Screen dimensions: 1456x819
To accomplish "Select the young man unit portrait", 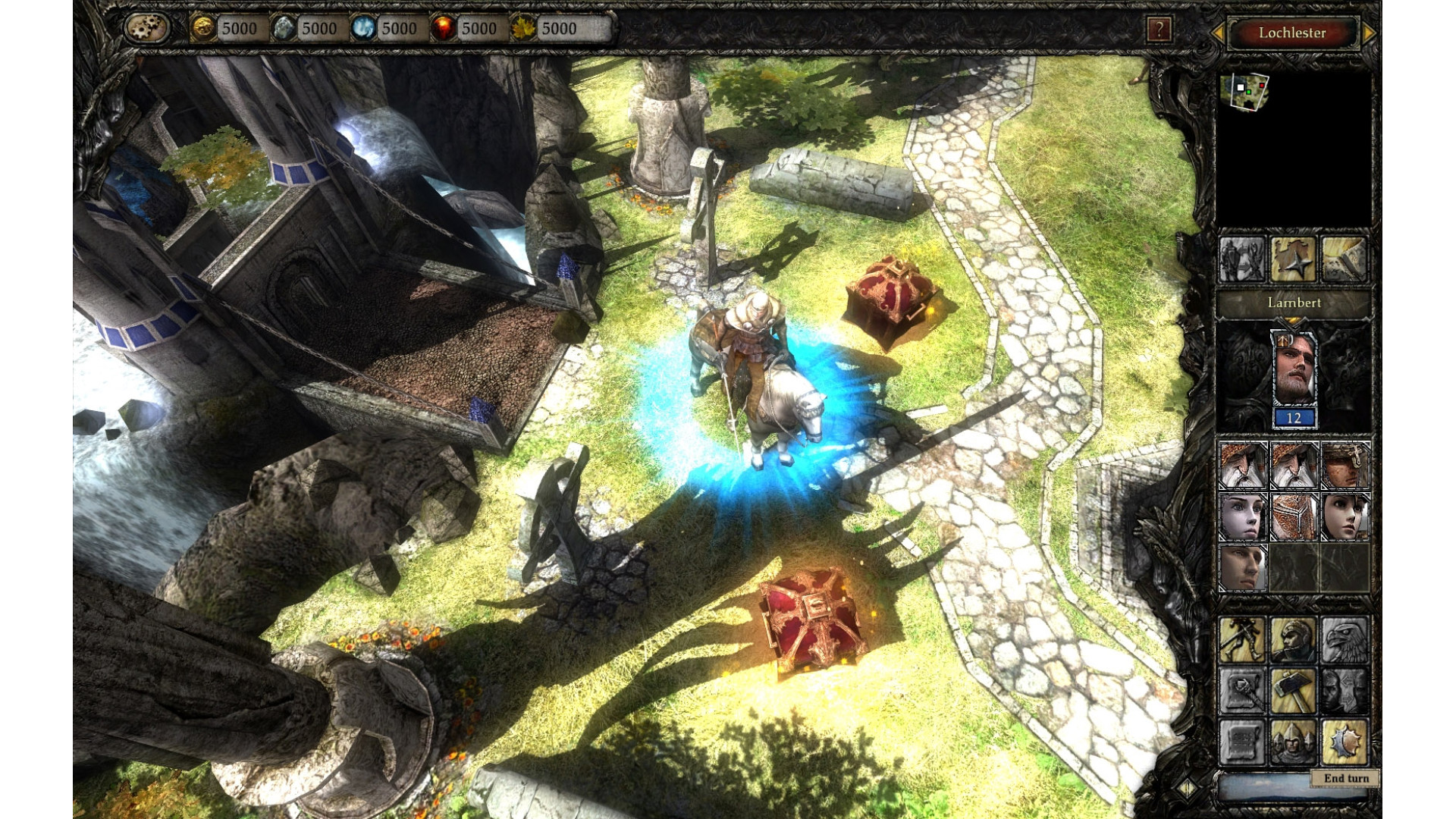I will pos(1242,568).
